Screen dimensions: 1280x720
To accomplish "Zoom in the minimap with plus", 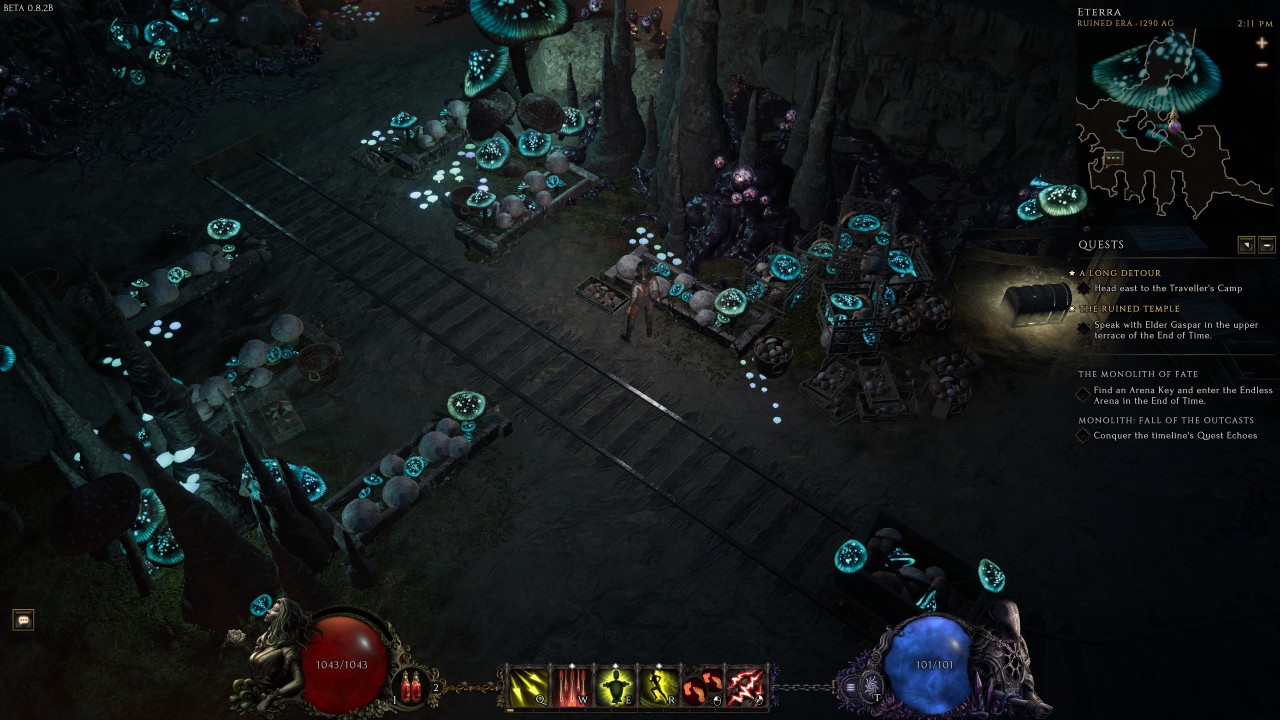I will click(1262, 43).
